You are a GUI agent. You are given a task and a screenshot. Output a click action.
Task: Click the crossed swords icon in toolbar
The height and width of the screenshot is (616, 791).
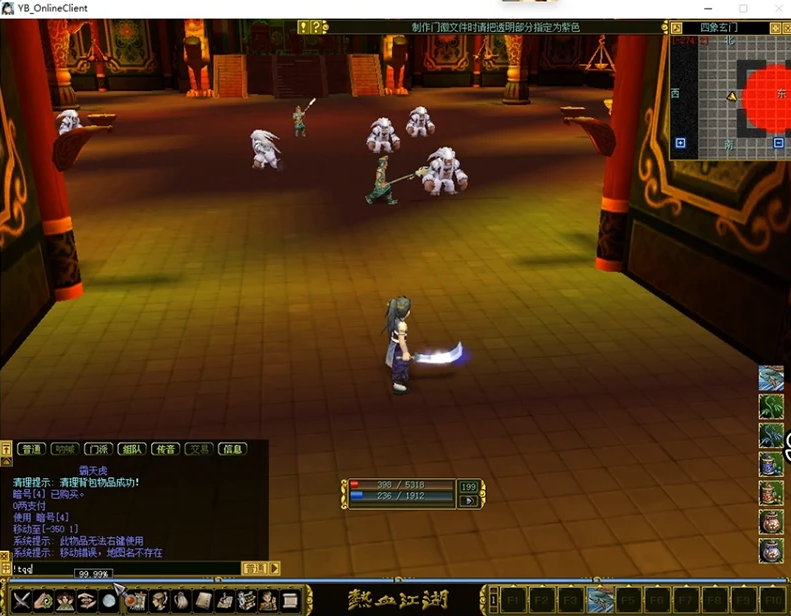tap(20, 601)
